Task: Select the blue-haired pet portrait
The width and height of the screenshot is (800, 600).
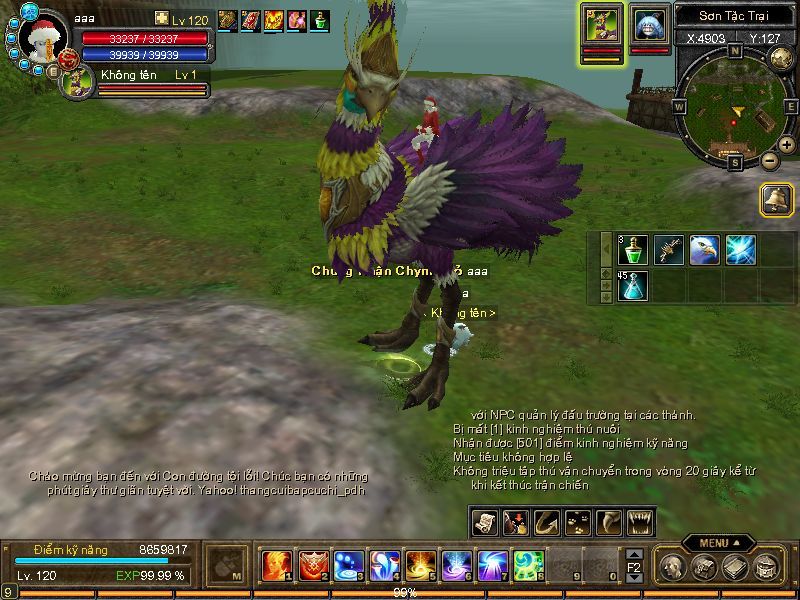Action: tap(651, 24)
